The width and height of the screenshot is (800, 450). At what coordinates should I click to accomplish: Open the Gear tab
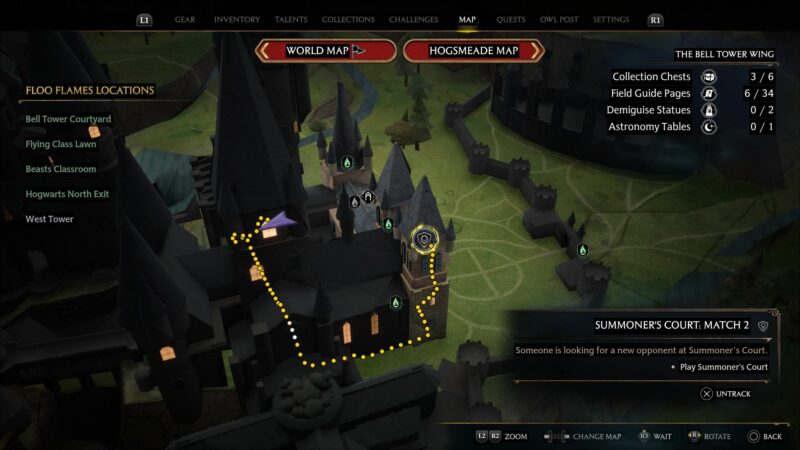[185, 19]
